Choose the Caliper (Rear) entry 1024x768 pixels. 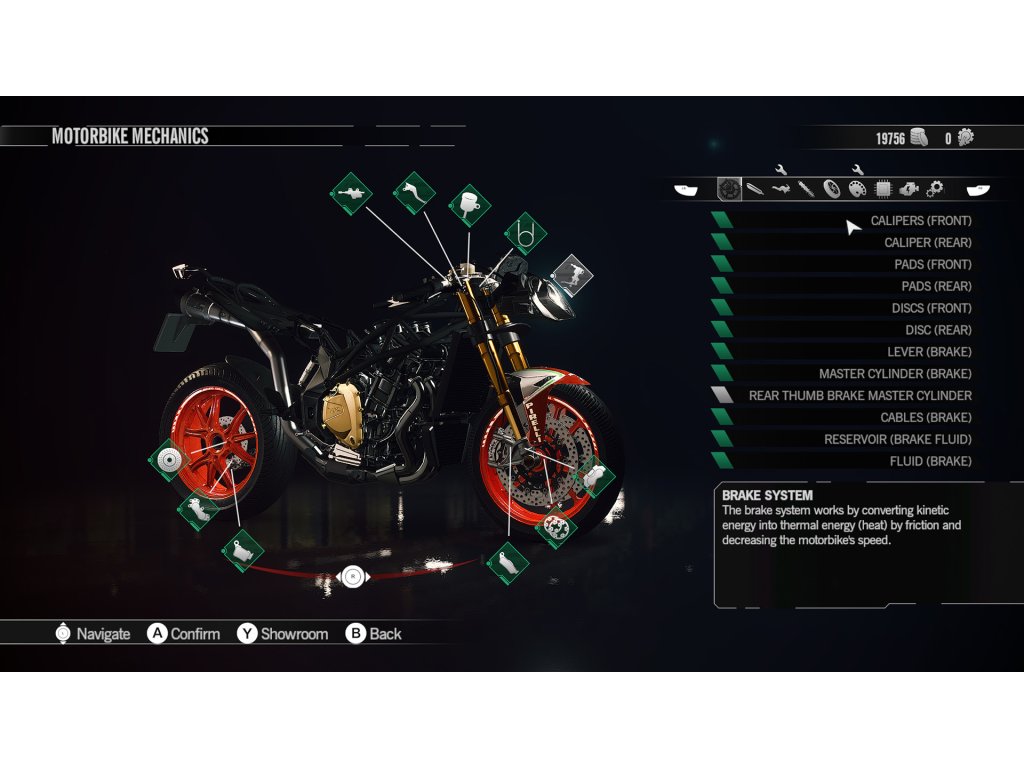tap(927, 243)
